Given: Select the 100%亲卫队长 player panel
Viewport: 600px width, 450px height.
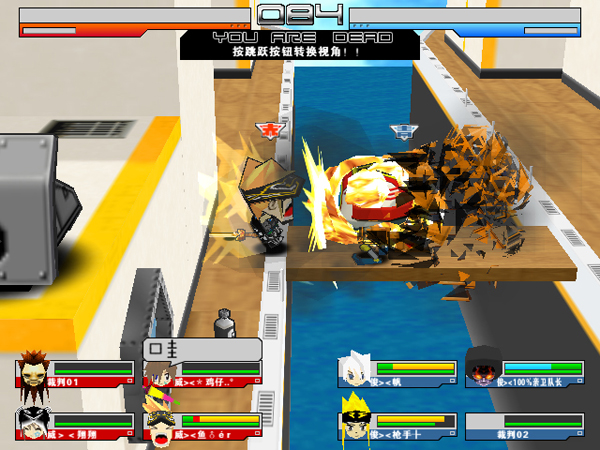Looking at the screenshot, I should coord(524,374).
